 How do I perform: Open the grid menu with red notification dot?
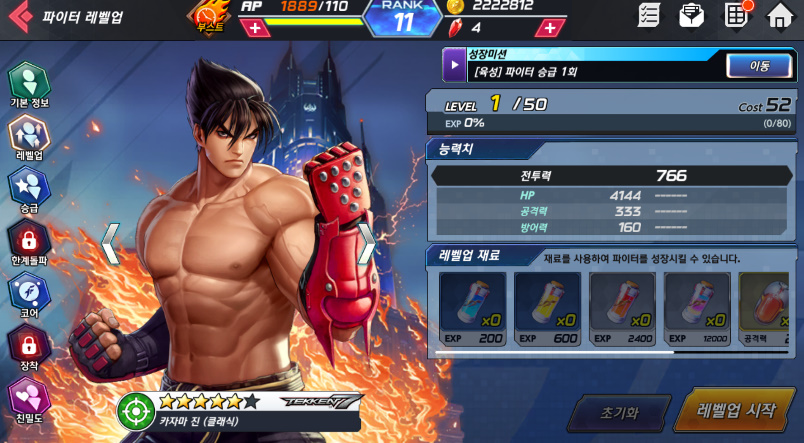(736, 15)
